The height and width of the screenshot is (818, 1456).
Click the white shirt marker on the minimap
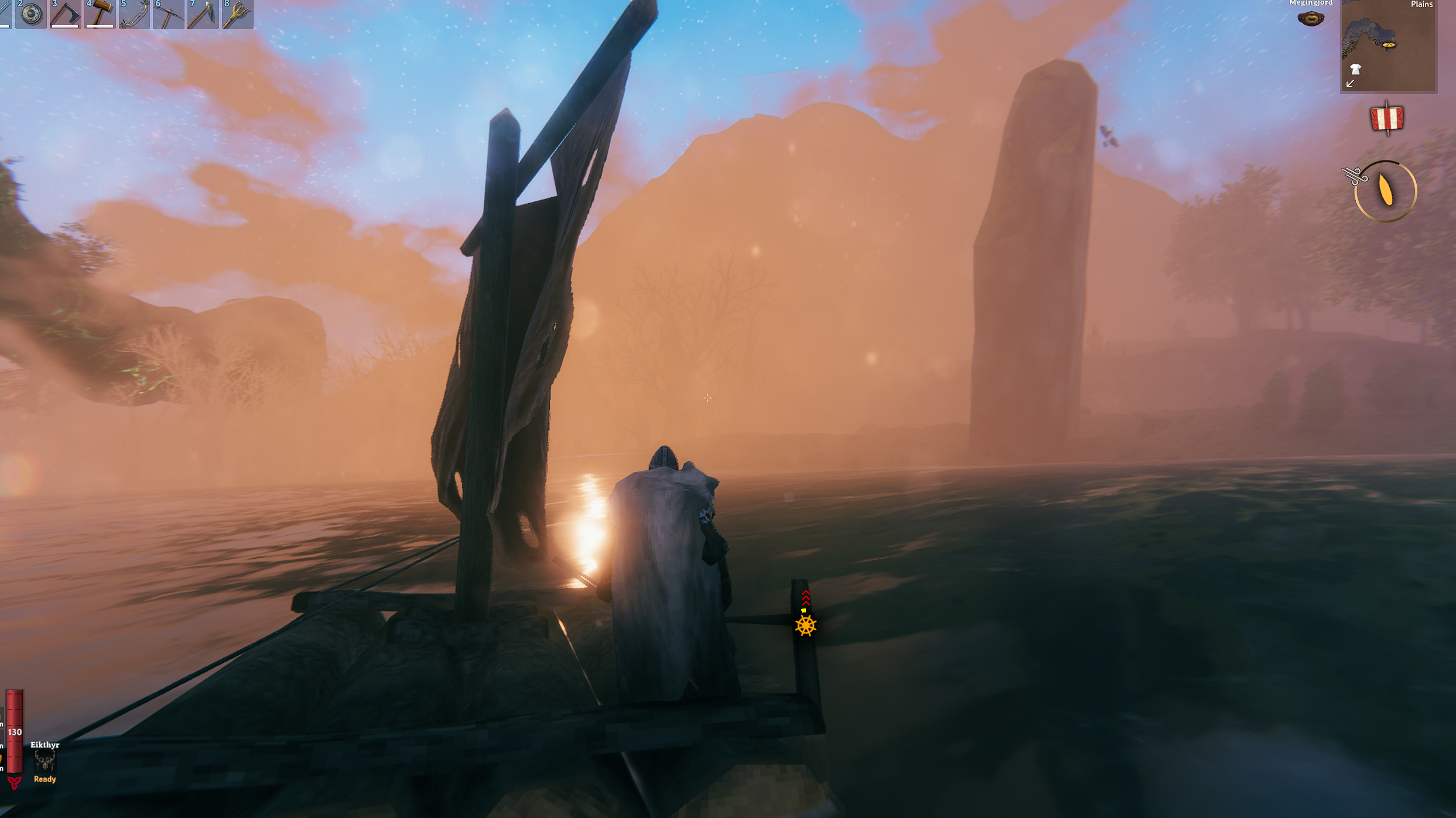point(1355,69)
